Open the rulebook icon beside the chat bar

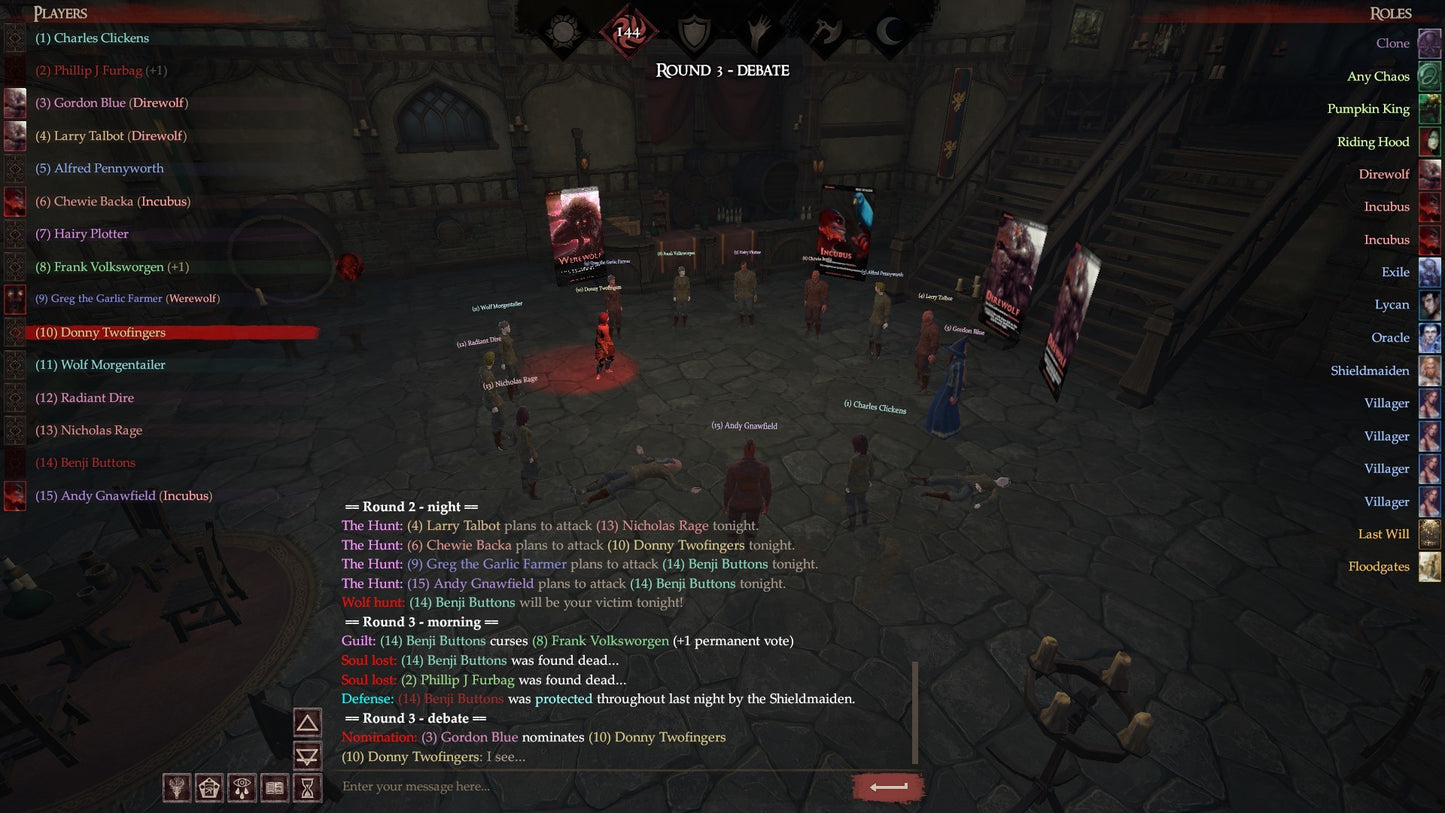tap(273, 788)
